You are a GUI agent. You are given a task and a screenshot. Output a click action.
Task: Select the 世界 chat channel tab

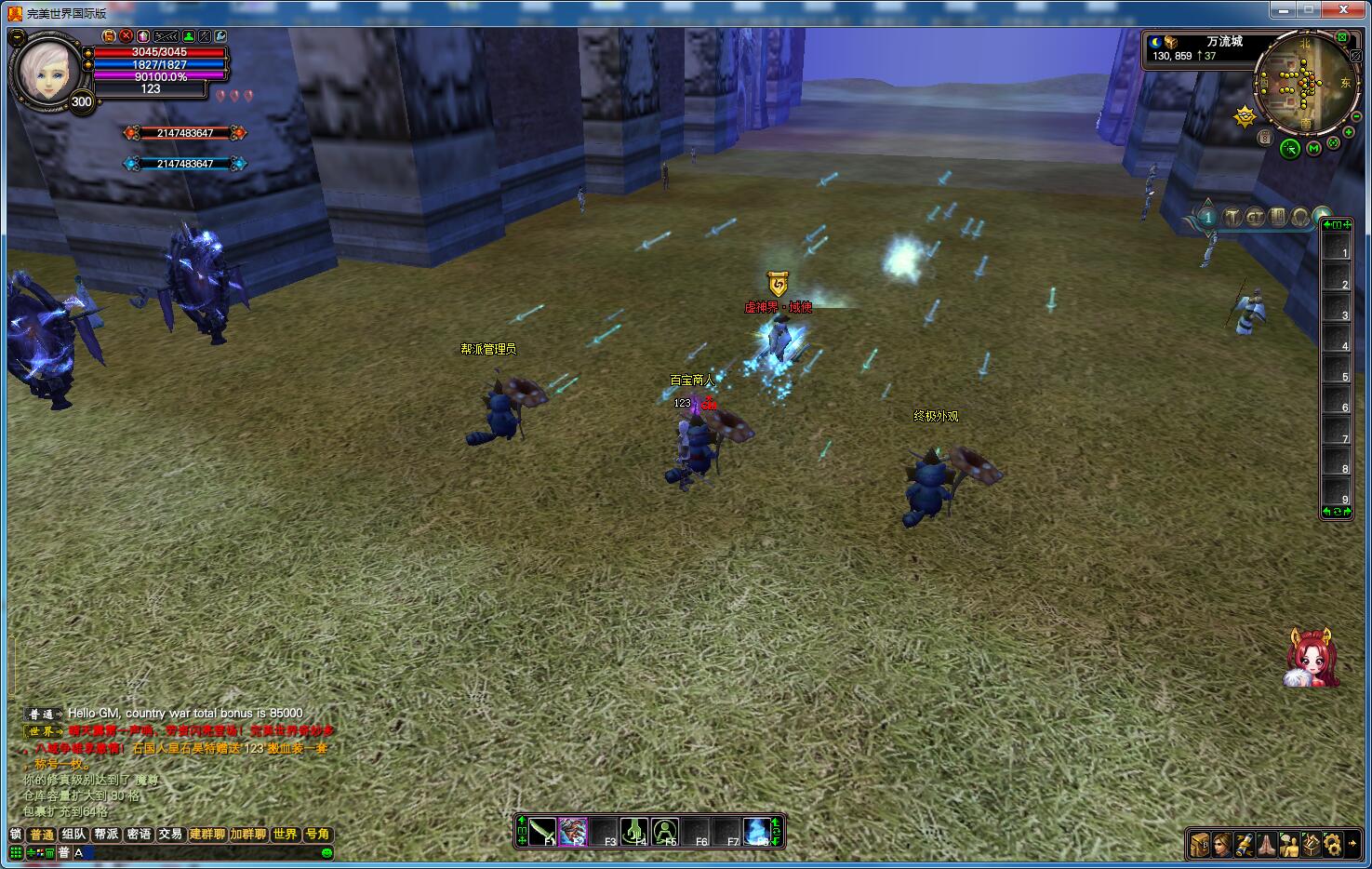point(285,835)
